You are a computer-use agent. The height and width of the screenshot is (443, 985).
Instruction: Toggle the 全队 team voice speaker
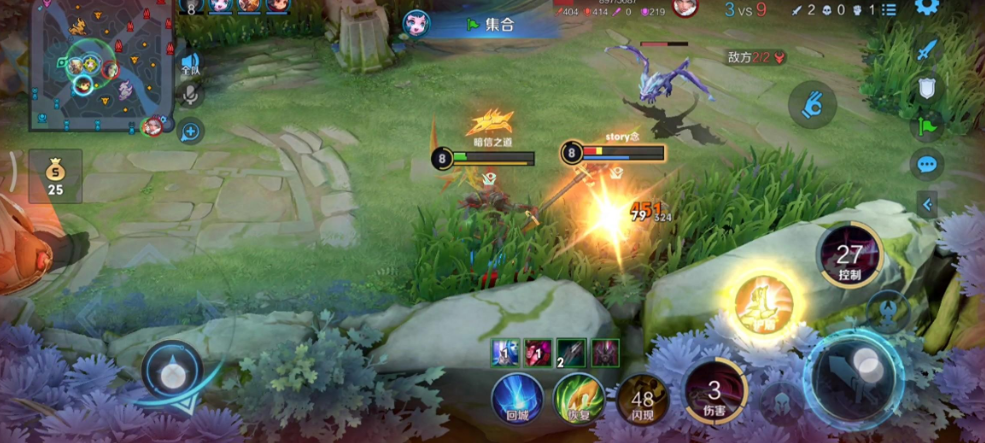189,65
